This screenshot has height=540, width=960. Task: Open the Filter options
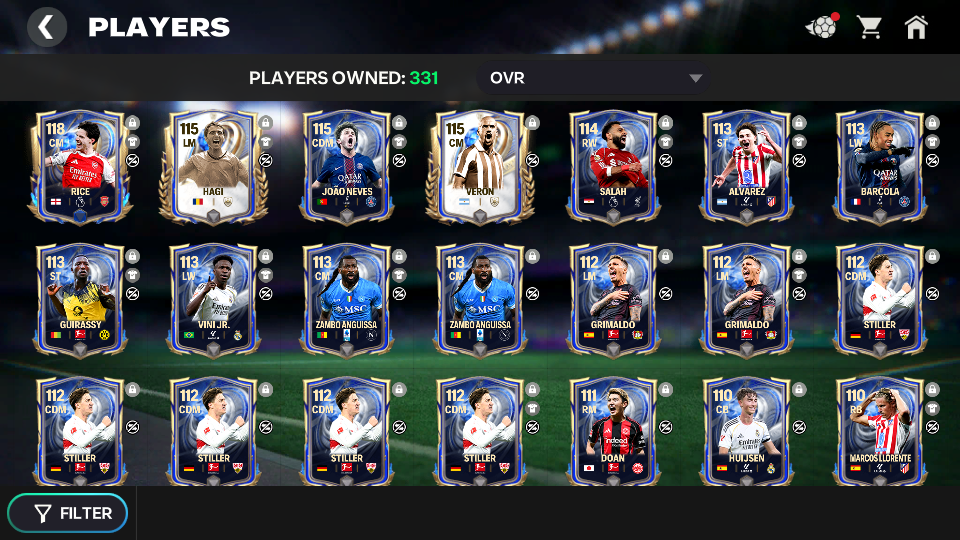(x=68, y=513)
